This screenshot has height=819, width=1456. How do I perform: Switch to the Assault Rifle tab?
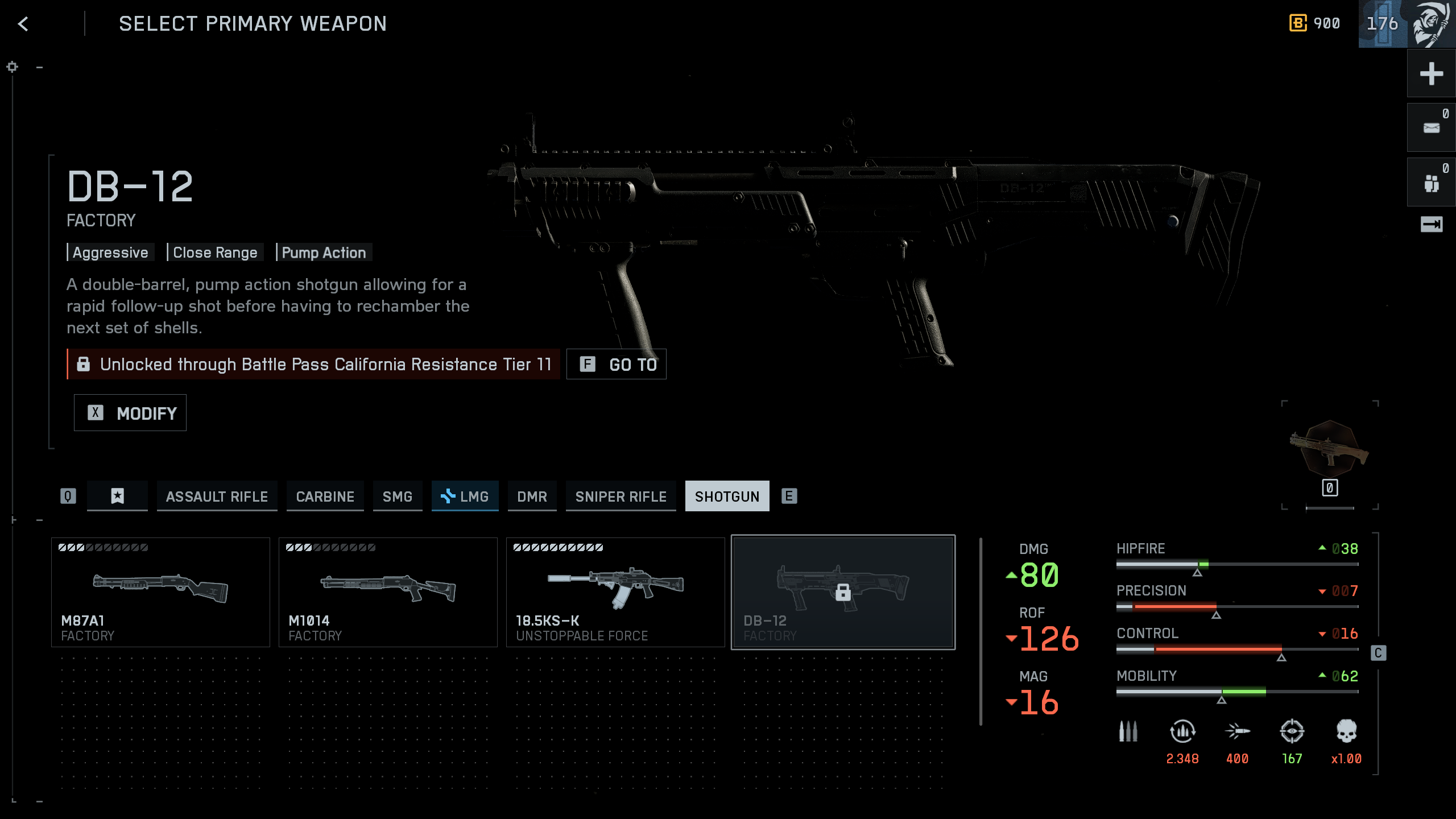[217, 497]
